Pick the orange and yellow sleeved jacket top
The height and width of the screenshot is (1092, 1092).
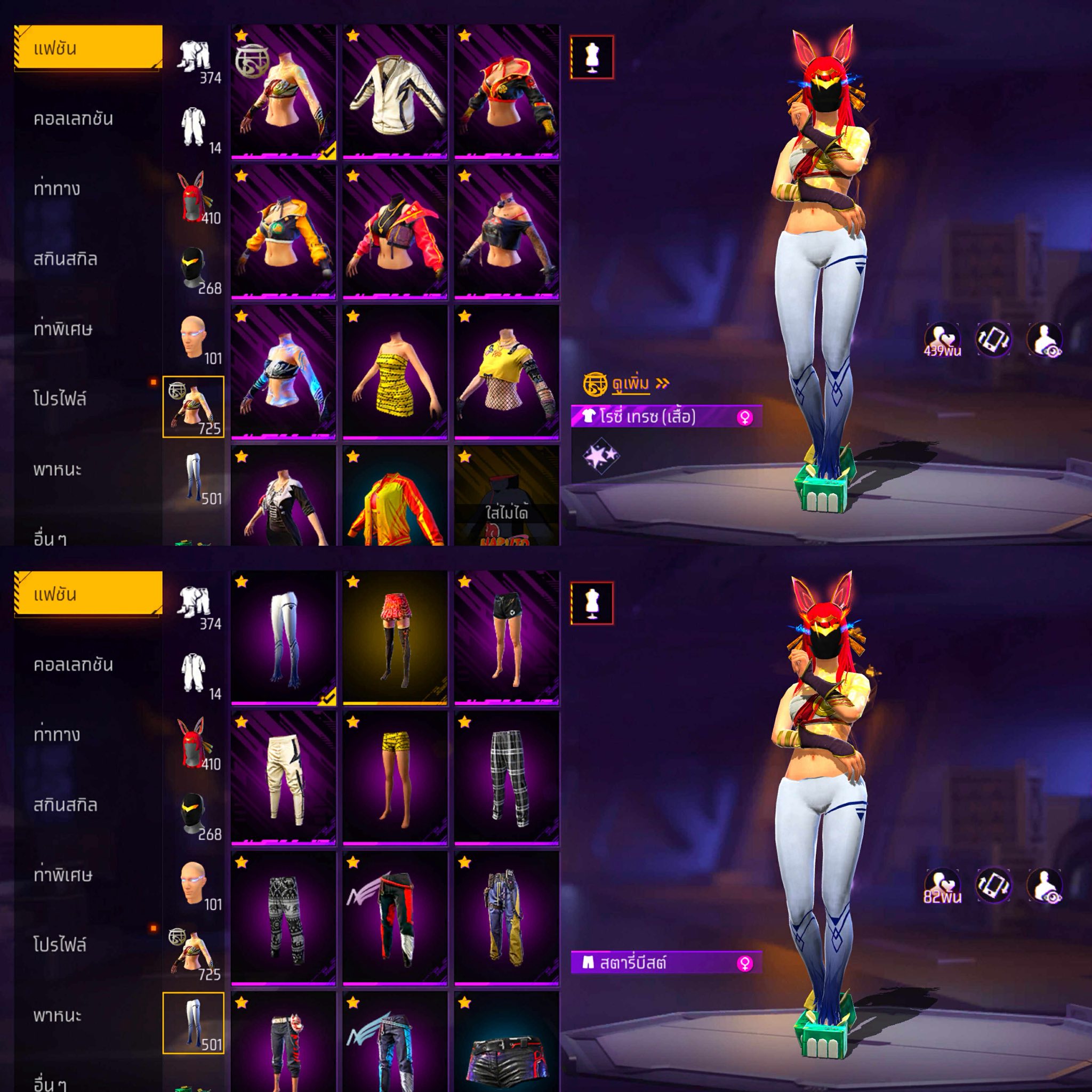283,232
